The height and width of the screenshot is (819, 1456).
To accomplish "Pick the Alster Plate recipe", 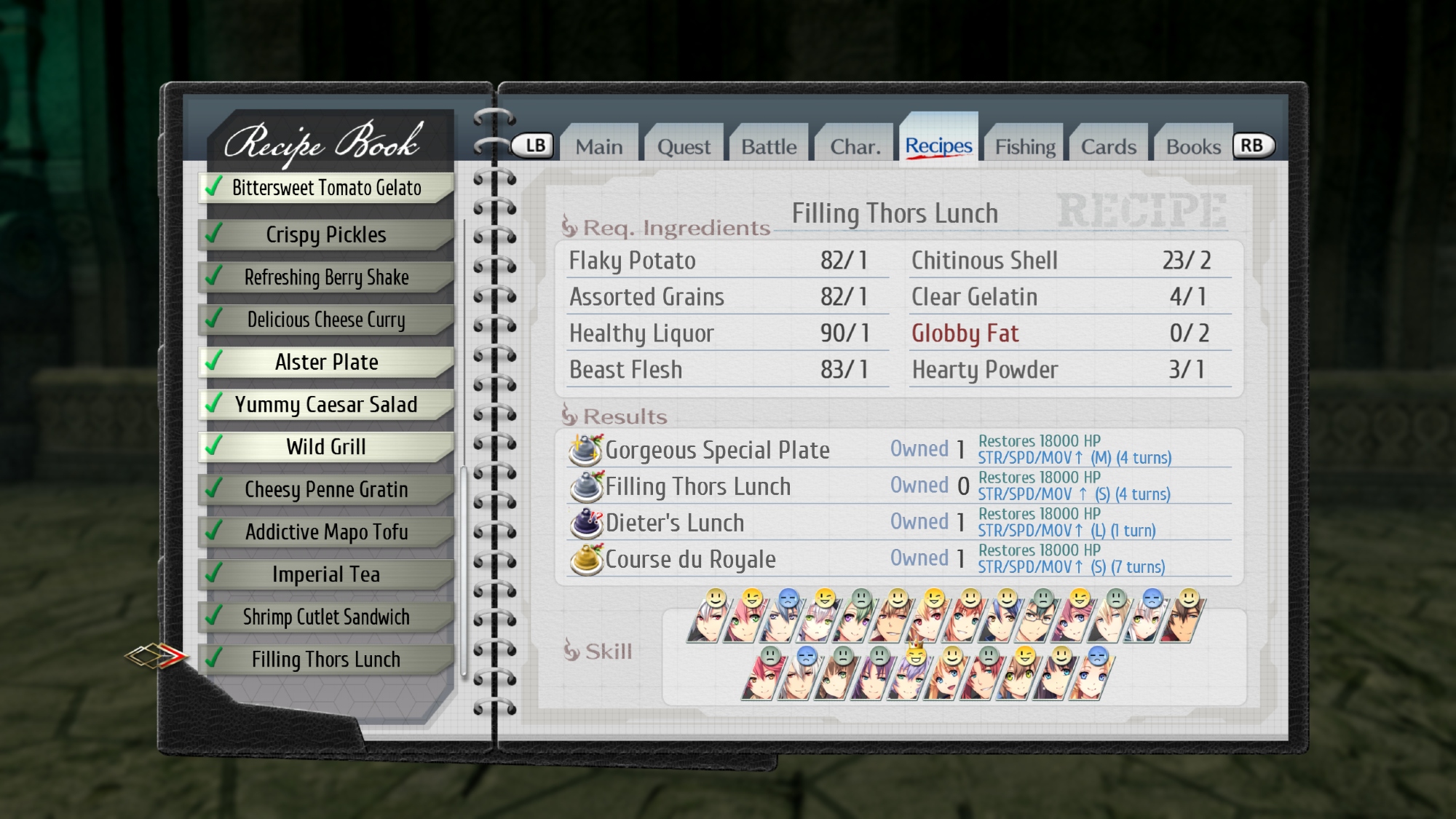I will 326,362.
